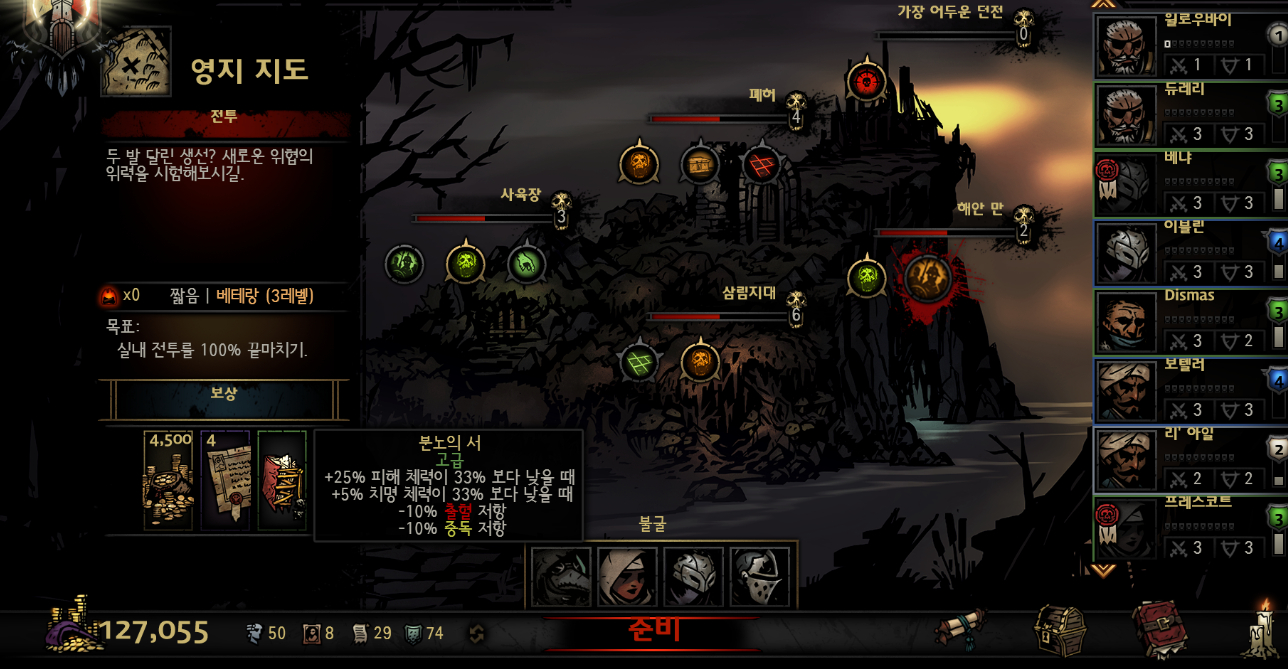Open the treasure chest inventory icon
The height and width of the screenshot is (669, 1288).
(x=1059, y=630)
